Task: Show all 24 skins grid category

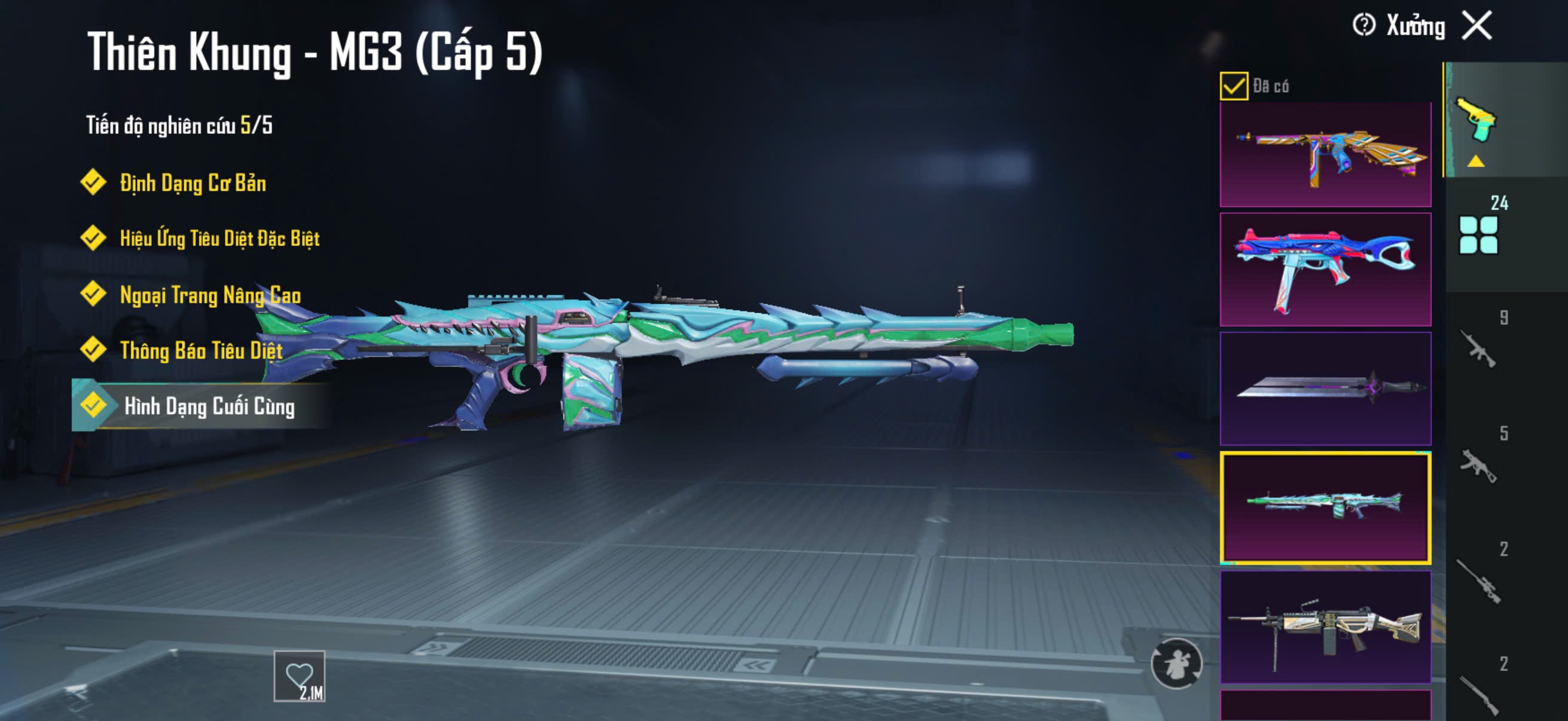Action: point(1478,234)
